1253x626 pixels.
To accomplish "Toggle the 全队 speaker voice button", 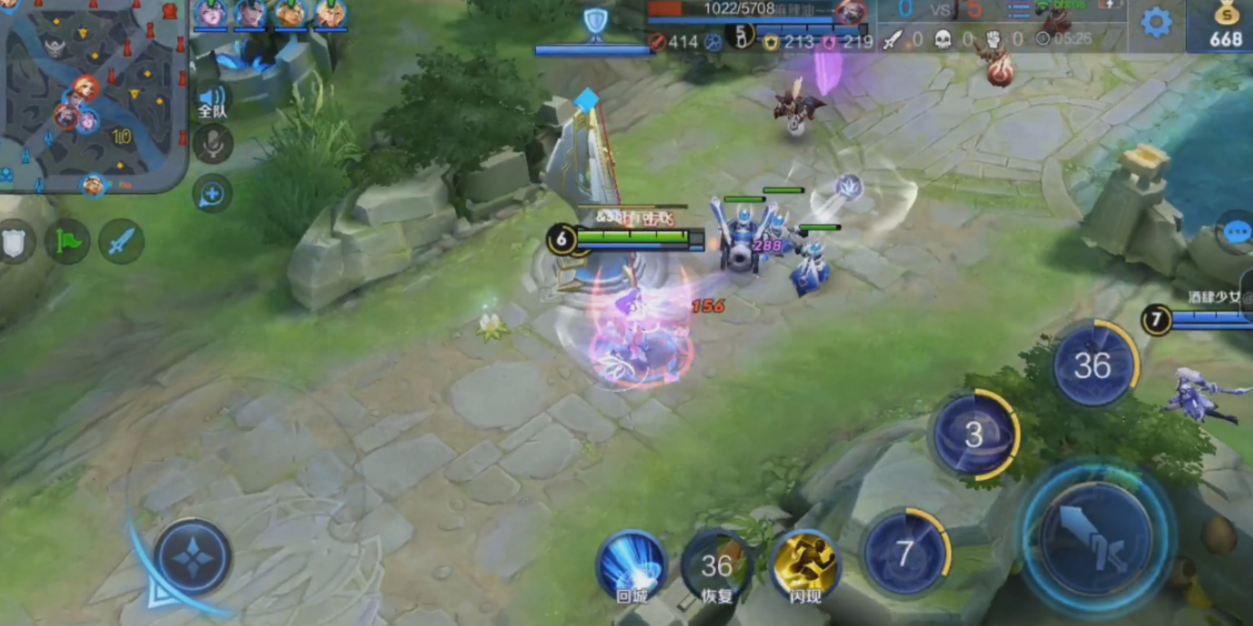I will coord(212,98).
